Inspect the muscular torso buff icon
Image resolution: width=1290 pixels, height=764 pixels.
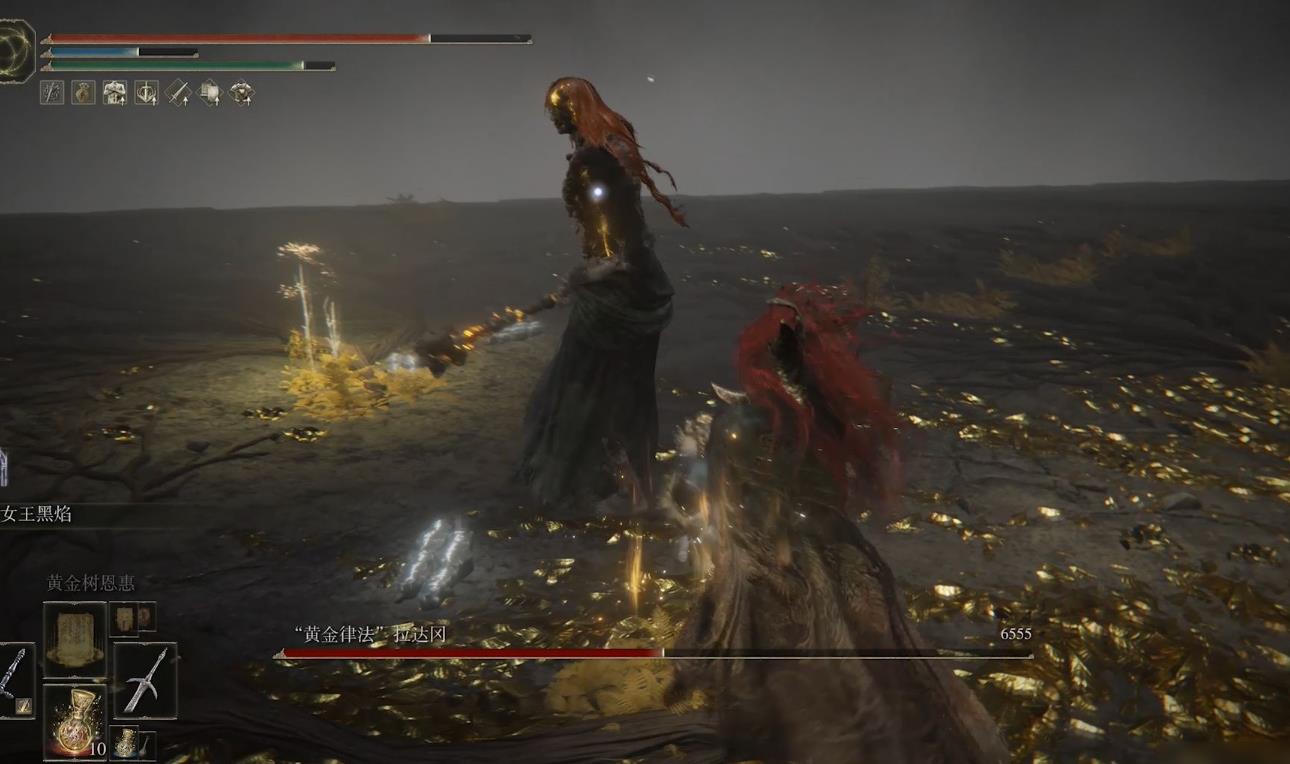coord(114,93)
